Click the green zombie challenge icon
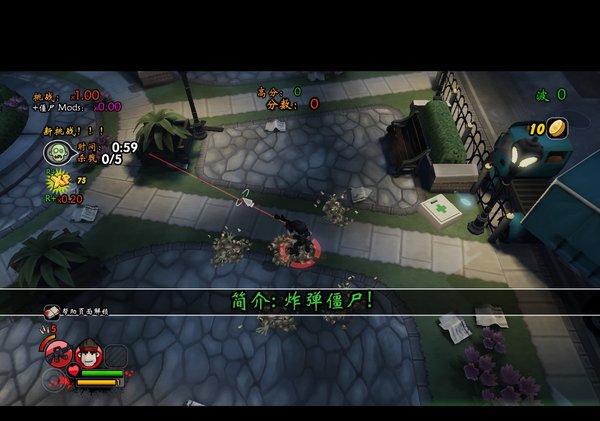 56,151
